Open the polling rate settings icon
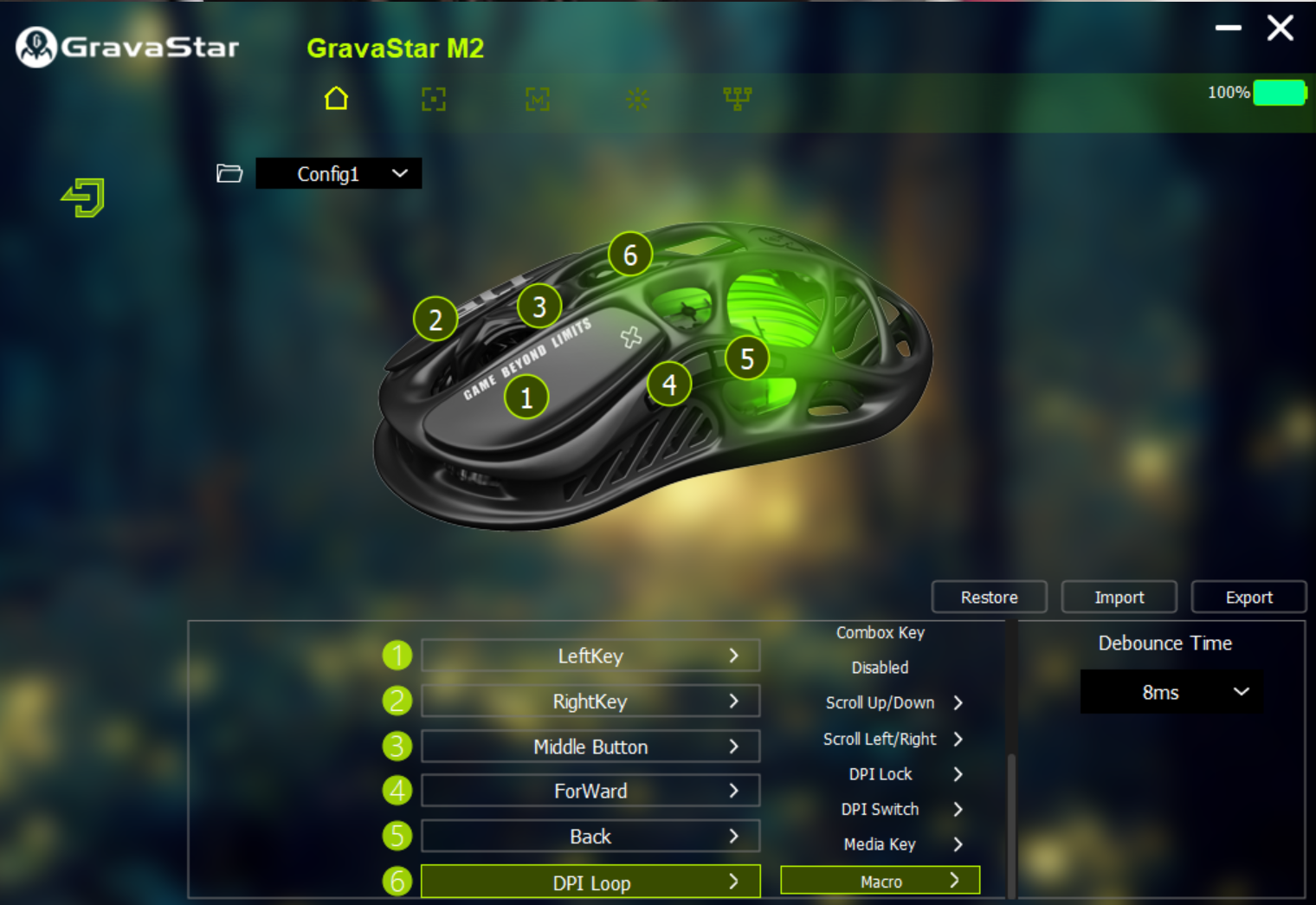Screen dimensions: 1316x905 738,99
